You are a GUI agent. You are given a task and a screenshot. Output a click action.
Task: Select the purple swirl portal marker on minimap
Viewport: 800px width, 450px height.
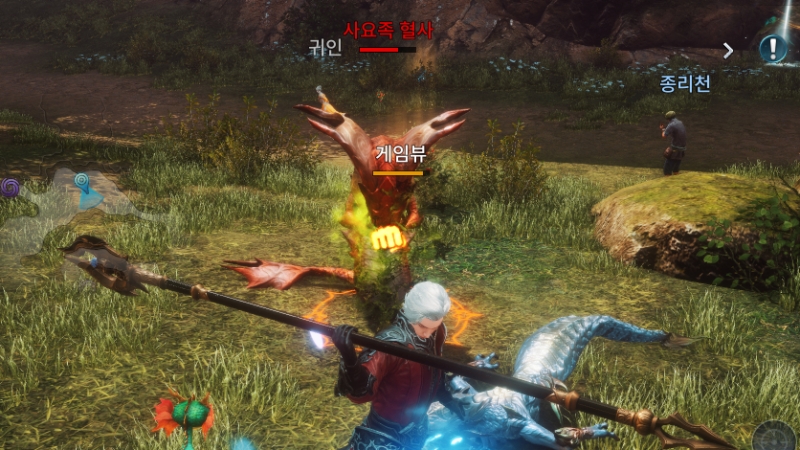10,187
